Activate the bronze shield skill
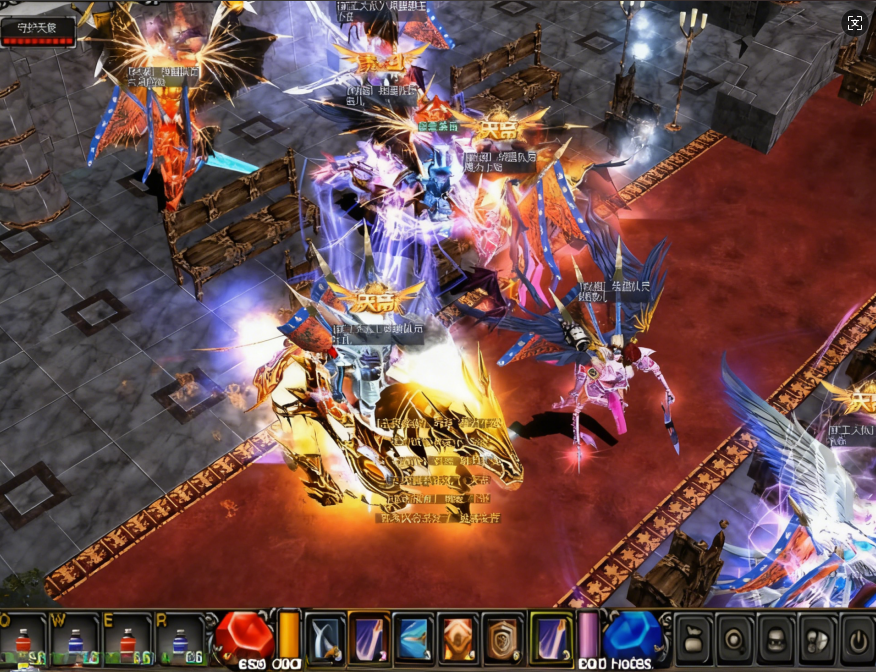 click(x=502, y=638)
